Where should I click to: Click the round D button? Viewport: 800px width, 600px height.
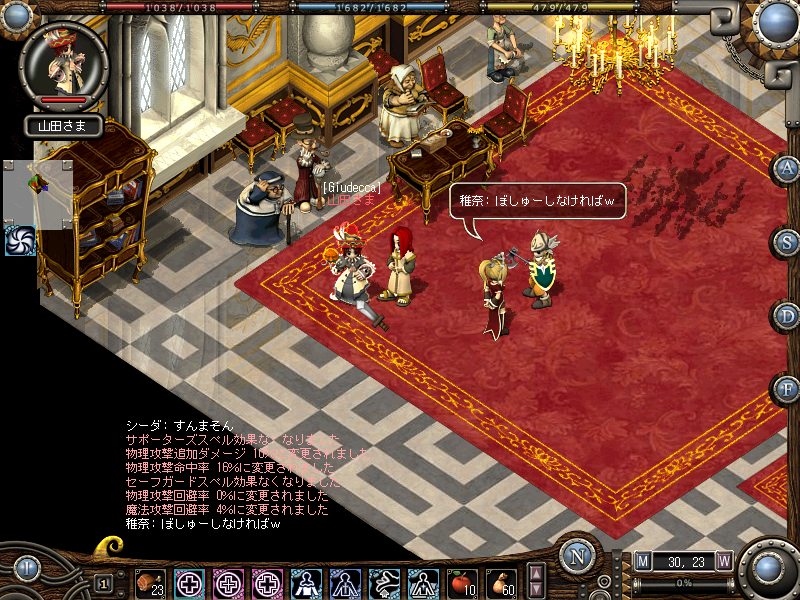click(x=787, y=315)
